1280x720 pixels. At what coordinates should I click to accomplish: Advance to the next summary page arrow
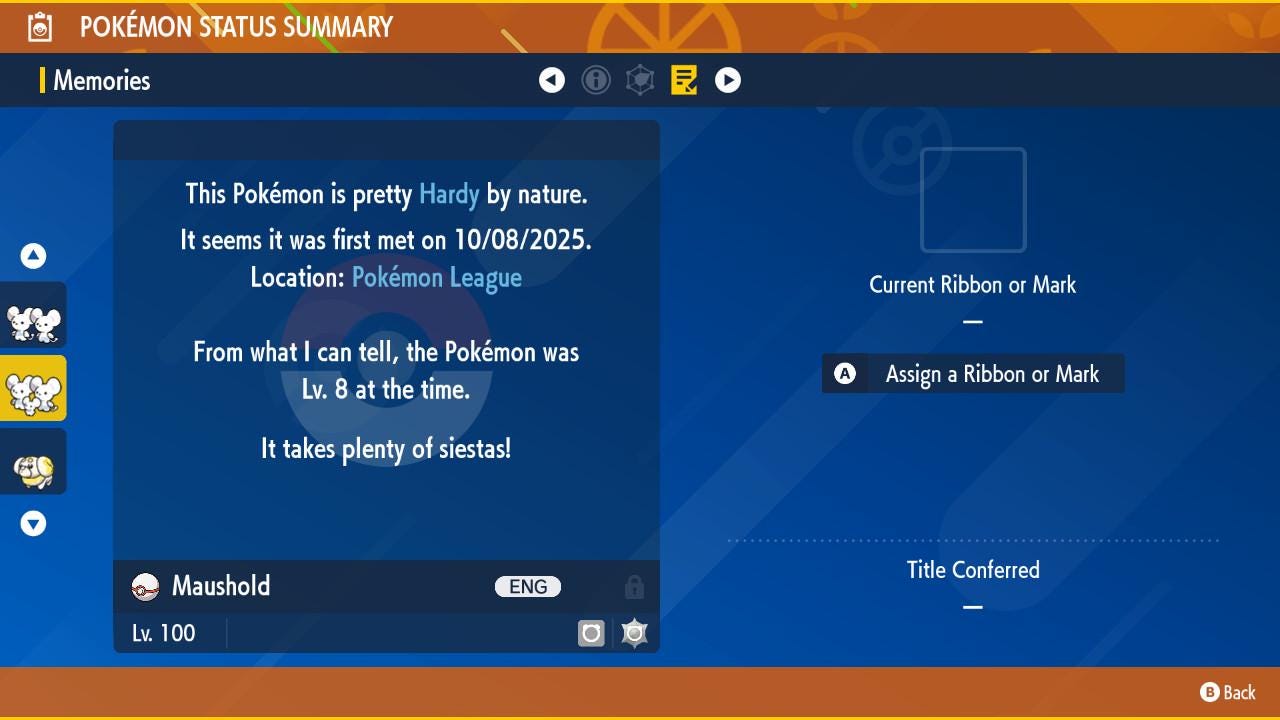728,80
